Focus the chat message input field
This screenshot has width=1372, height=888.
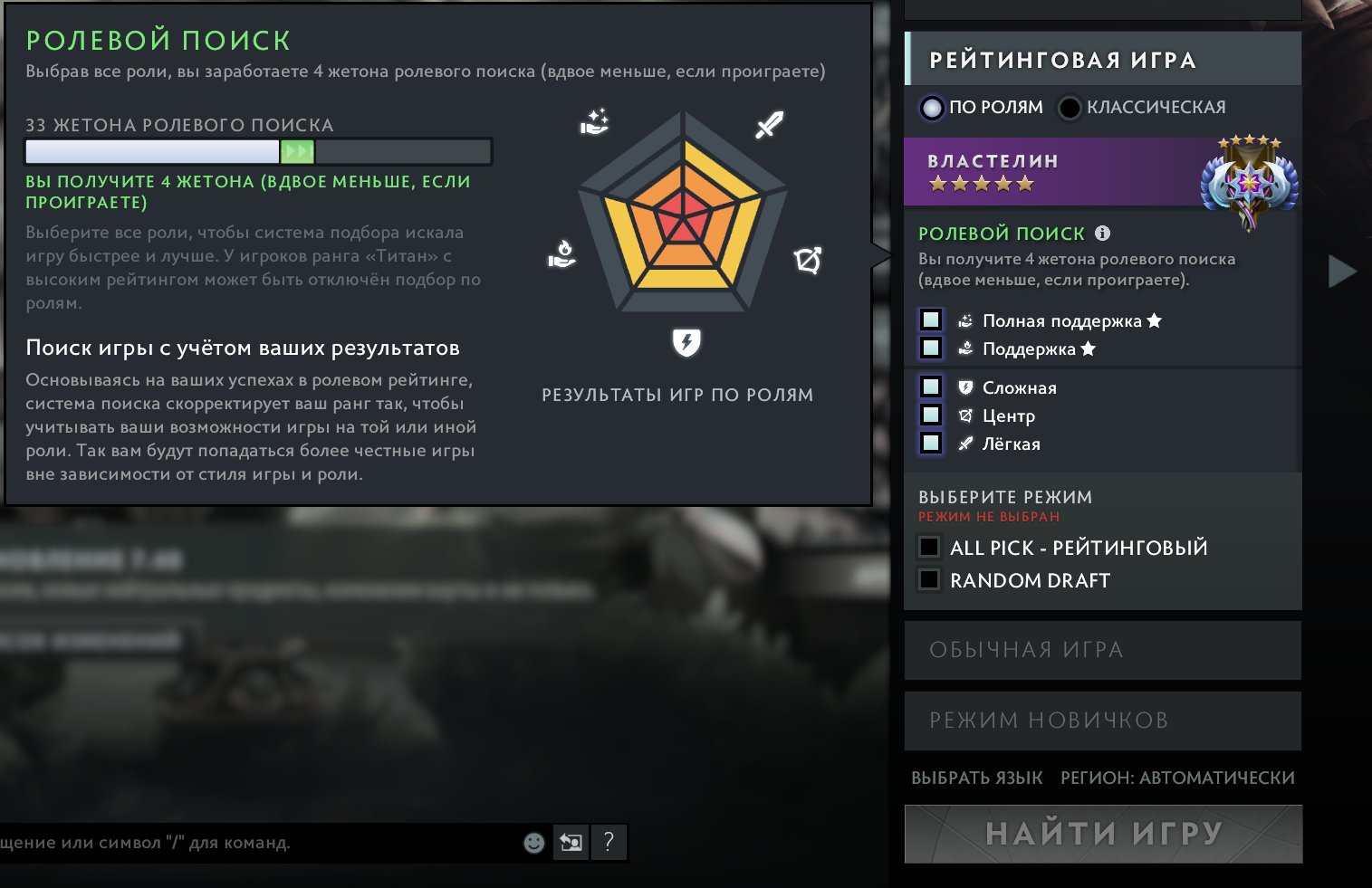coord(254,843)
